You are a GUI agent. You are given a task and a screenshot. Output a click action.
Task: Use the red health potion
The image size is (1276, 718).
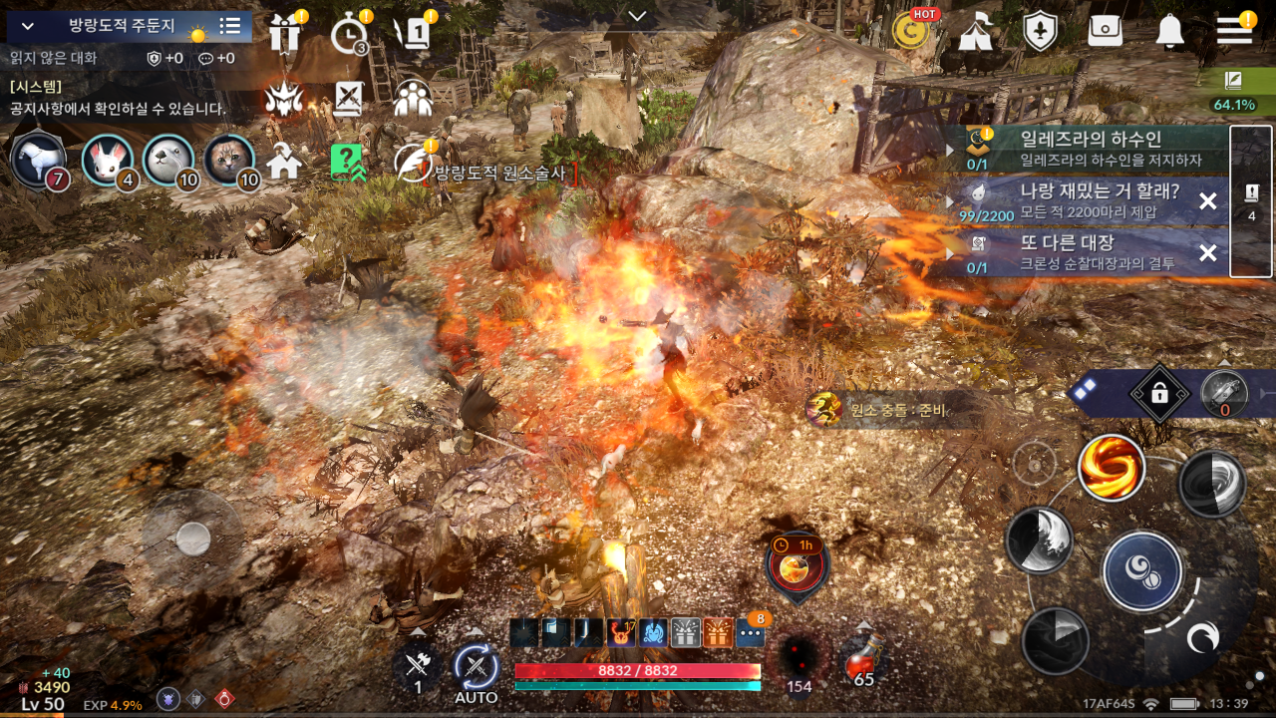863,660
